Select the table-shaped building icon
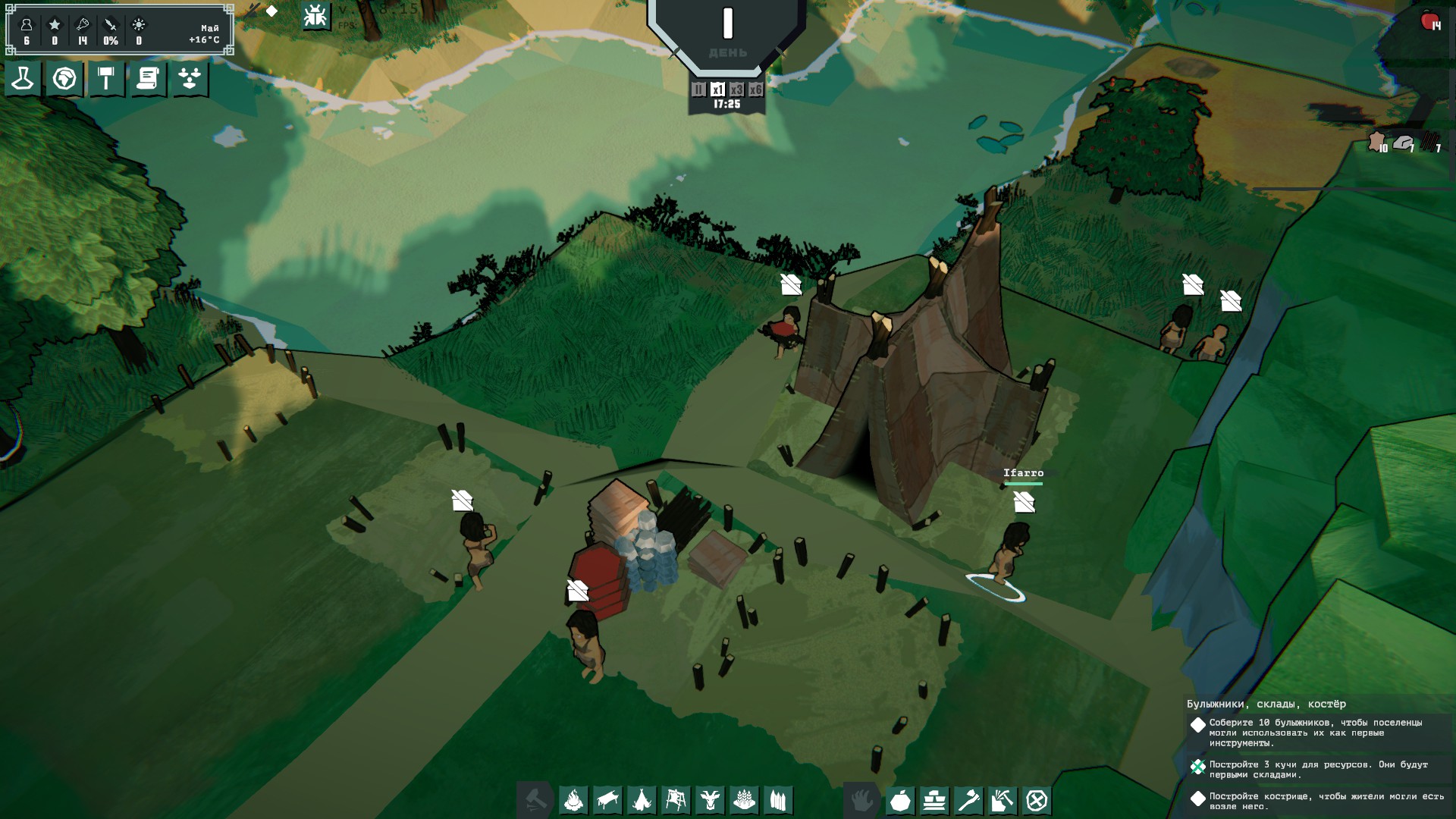The width and height of the screenshot is (1456, 819). (608, 800)
